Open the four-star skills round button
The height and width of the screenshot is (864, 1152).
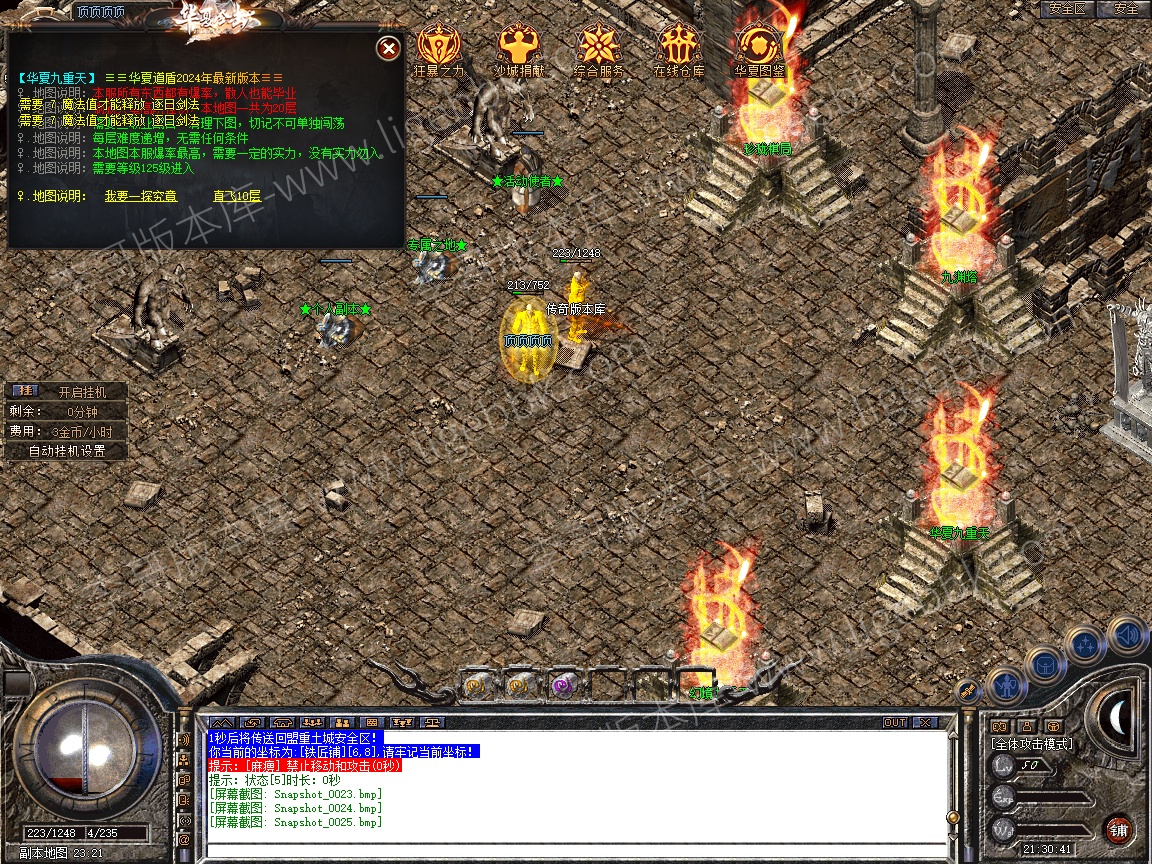[1085, 645]
